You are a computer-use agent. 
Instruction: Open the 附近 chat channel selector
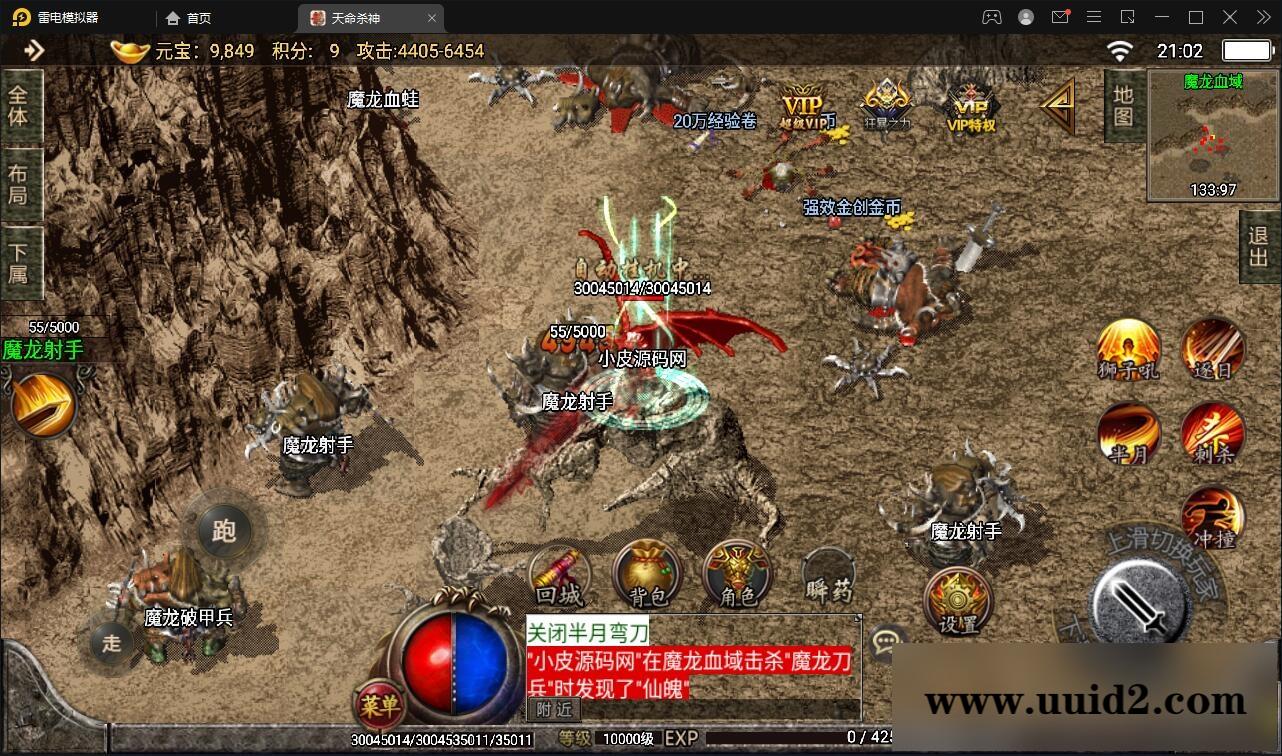click(x=553, y=710)
